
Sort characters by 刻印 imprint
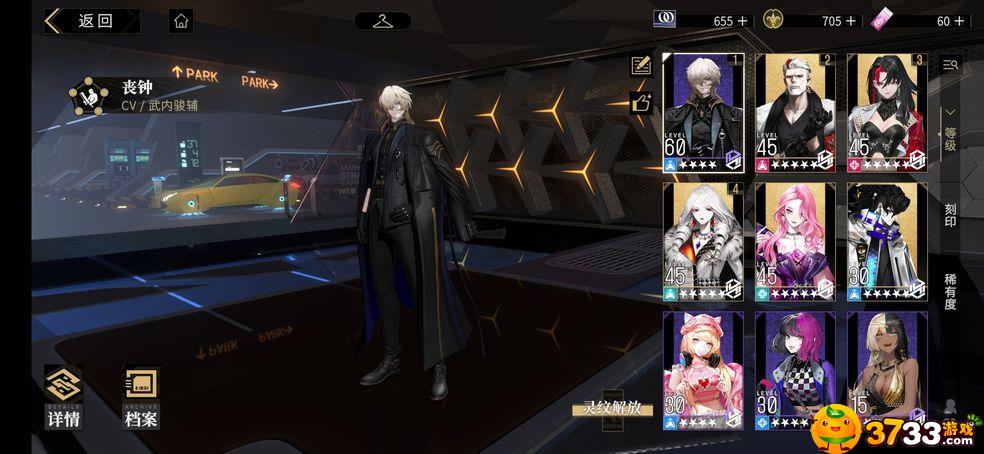point(950,214)
